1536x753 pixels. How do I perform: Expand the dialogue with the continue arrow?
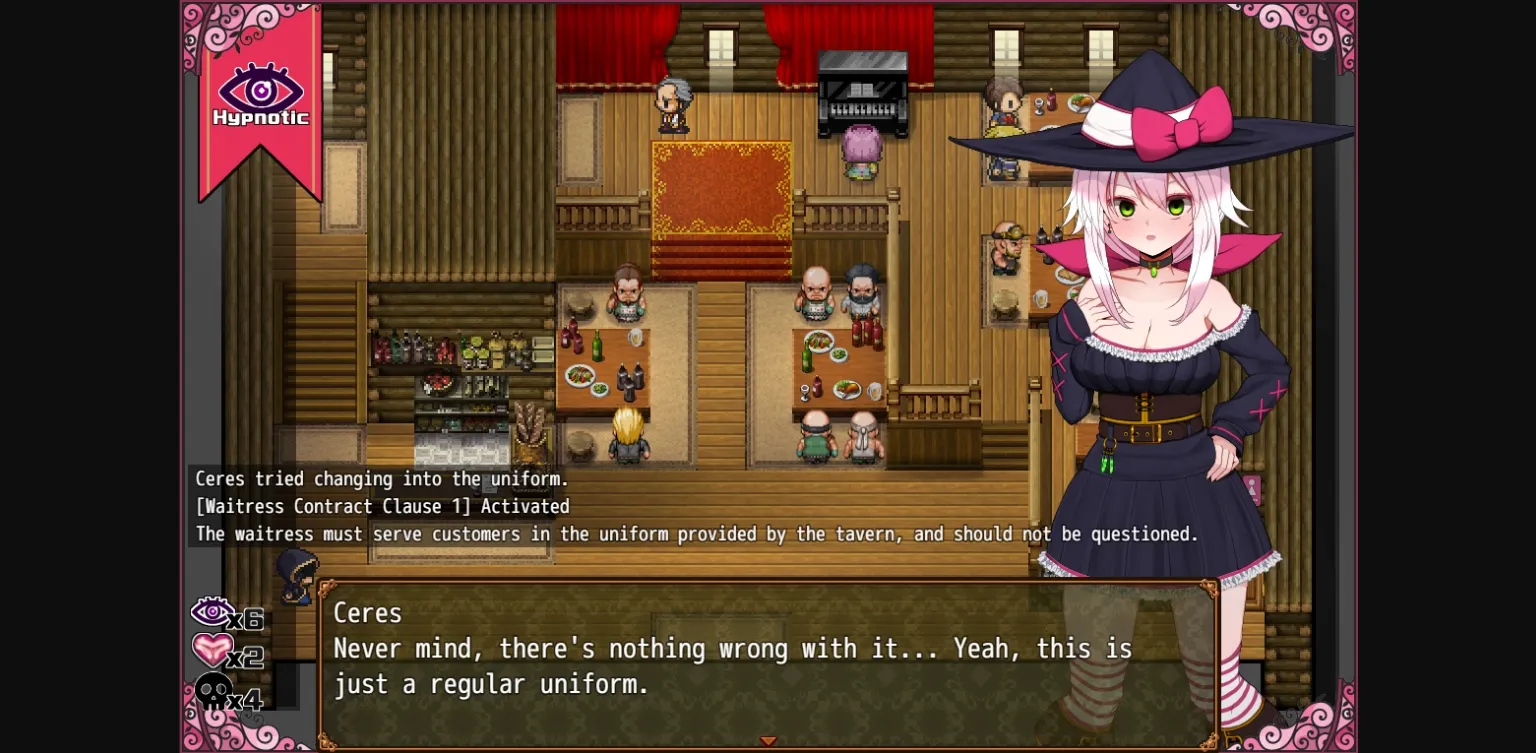pyautogui.click(x=768, y=741)
